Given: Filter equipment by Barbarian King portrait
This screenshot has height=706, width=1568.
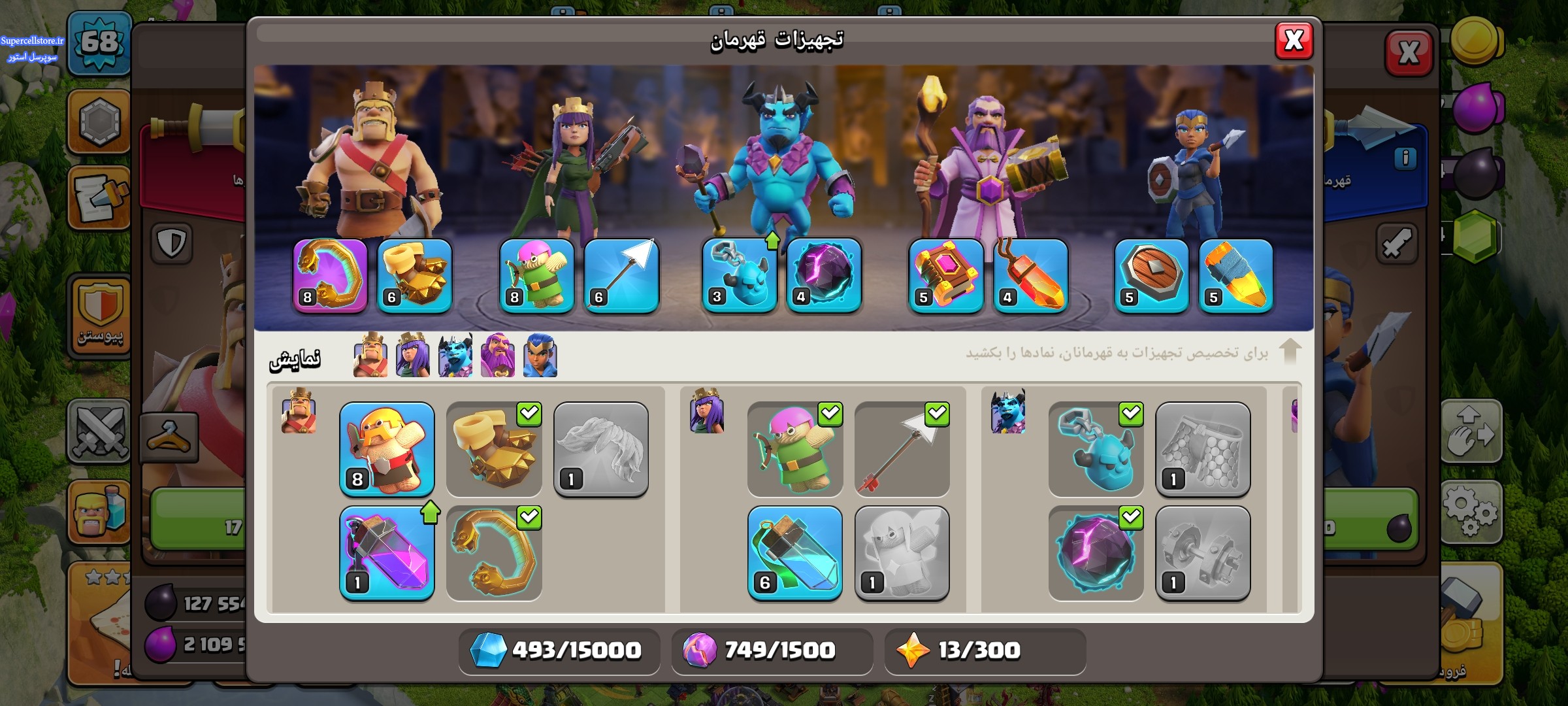Looking at the screenshot, I should (x=370, y=356).
